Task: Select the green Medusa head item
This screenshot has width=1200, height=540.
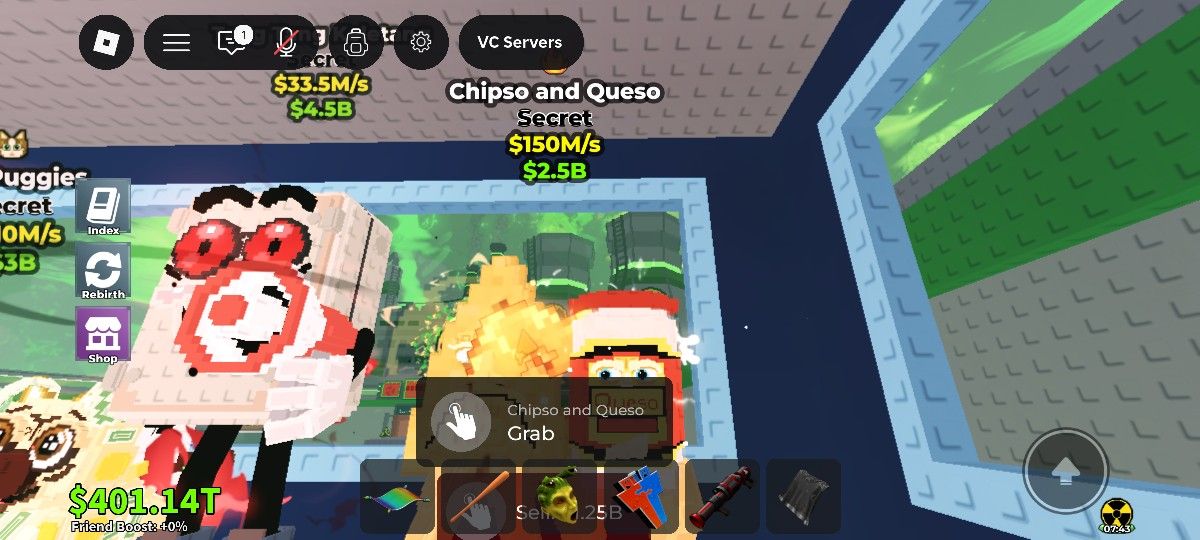Action: (558, 497)
